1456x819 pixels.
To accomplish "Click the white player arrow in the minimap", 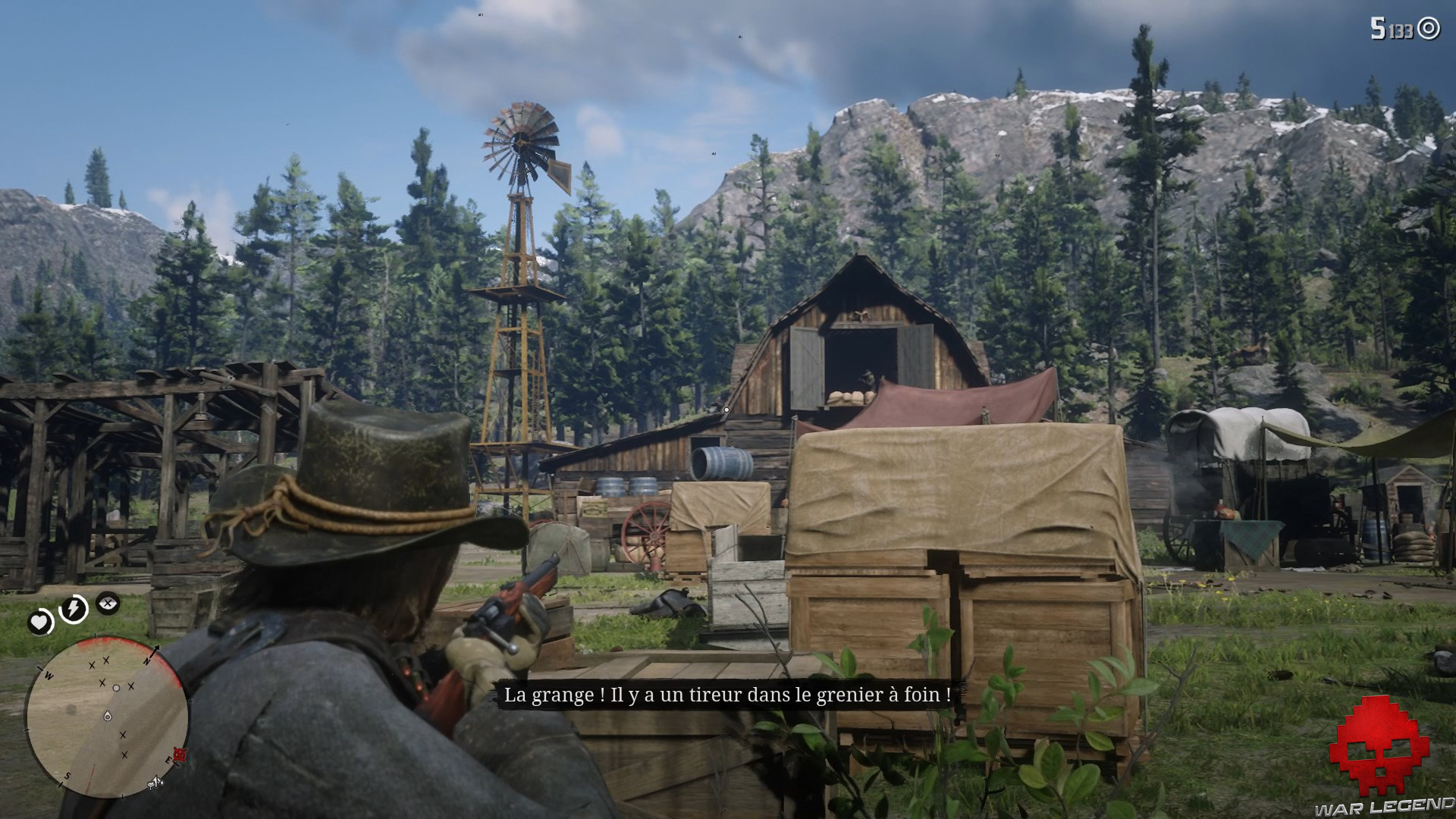I will (108, 716).
